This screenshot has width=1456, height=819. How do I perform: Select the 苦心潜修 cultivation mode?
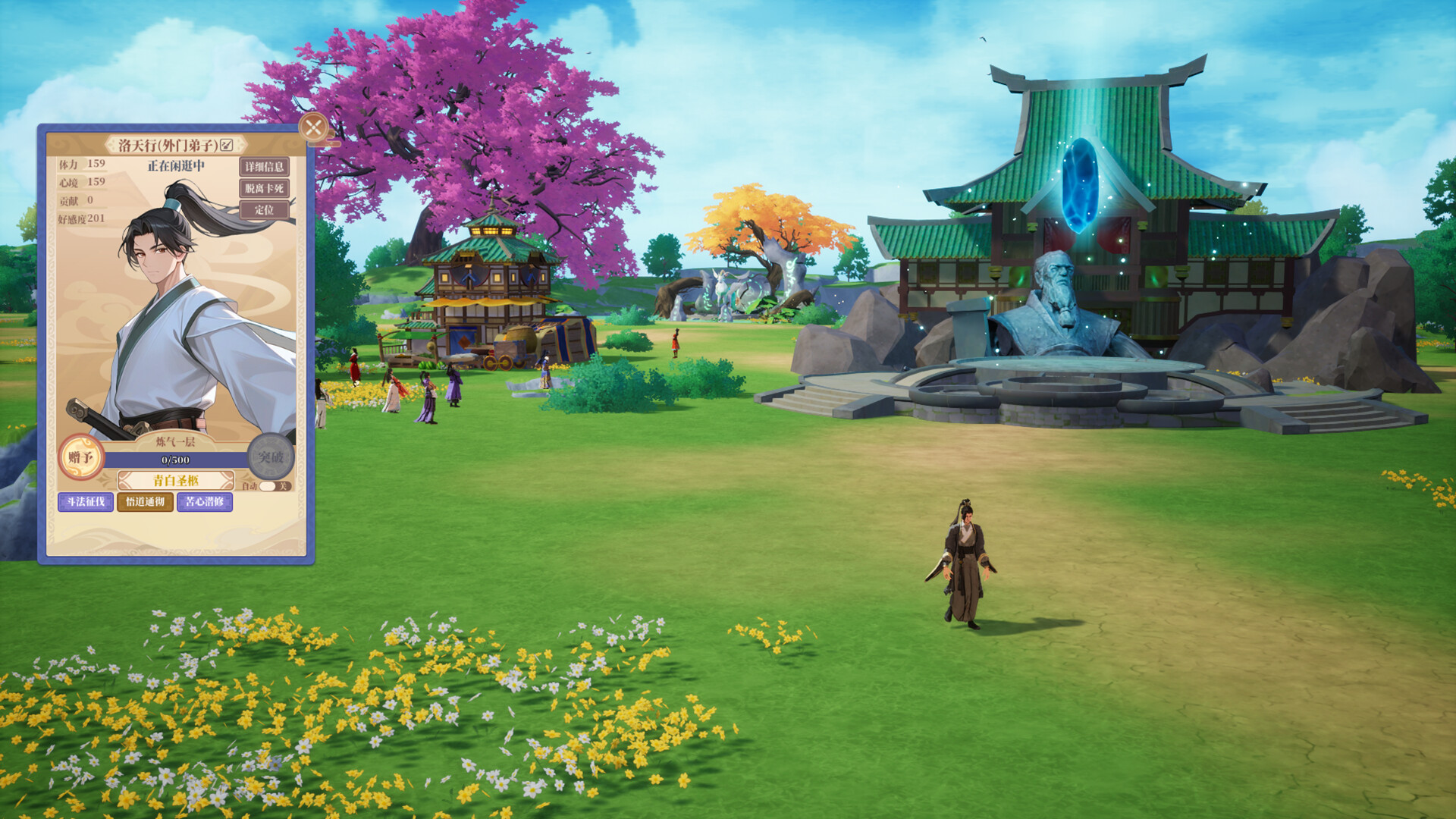(x=203, y=503)
